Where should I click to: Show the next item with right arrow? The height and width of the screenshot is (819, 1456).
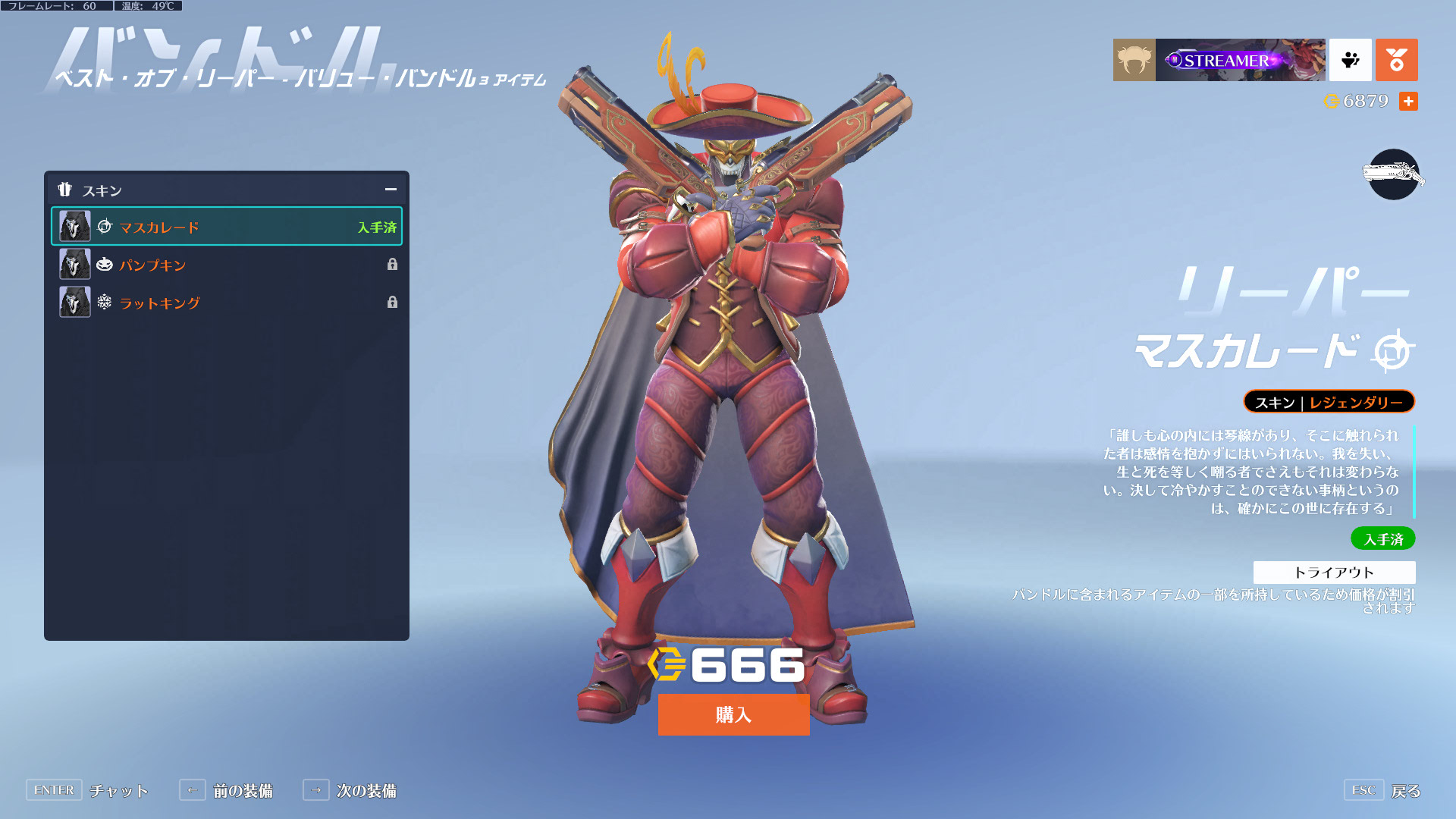pos(316,790)
